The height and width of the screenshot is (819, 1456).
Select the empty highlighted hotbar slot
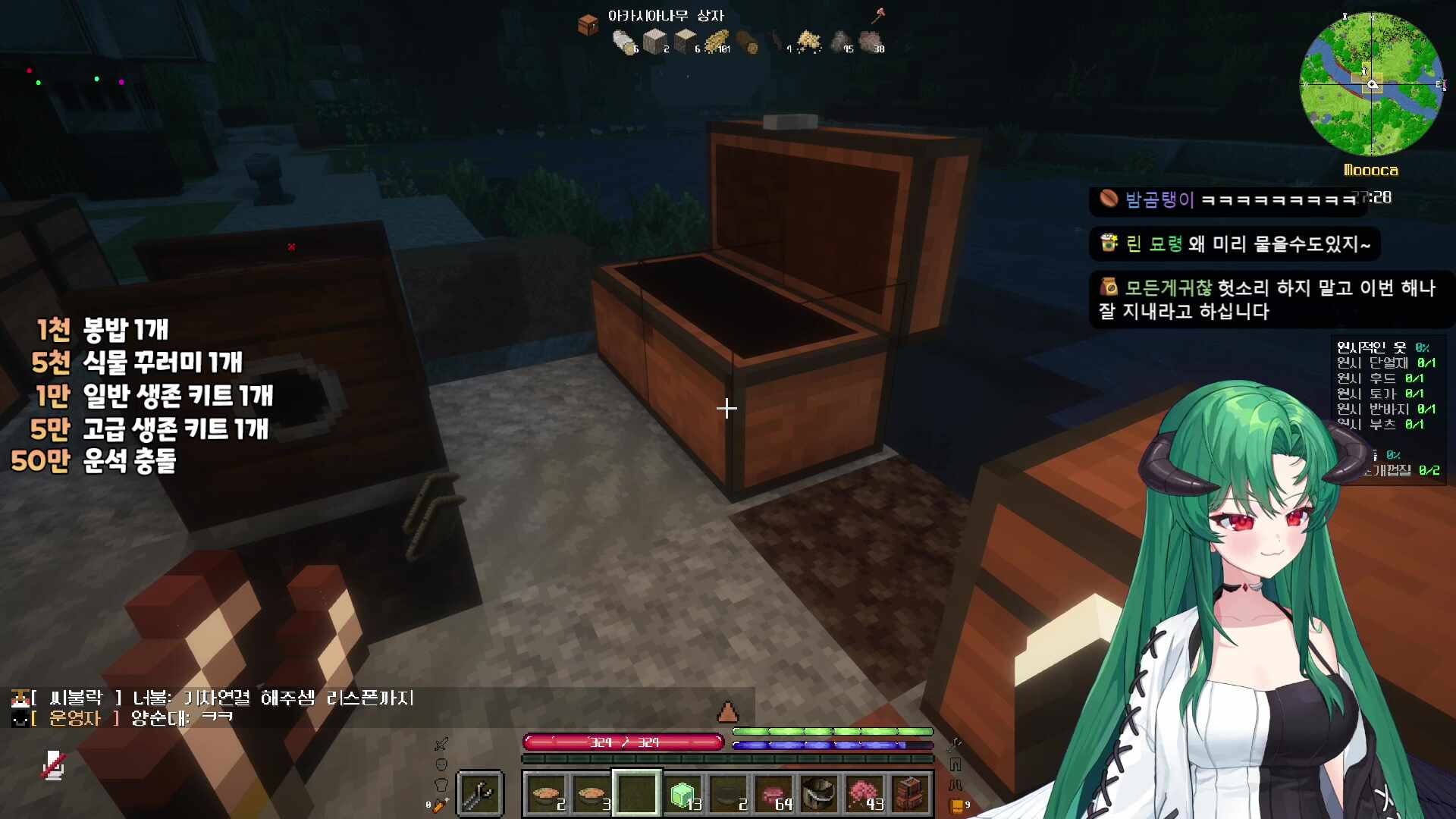[637, 794]
